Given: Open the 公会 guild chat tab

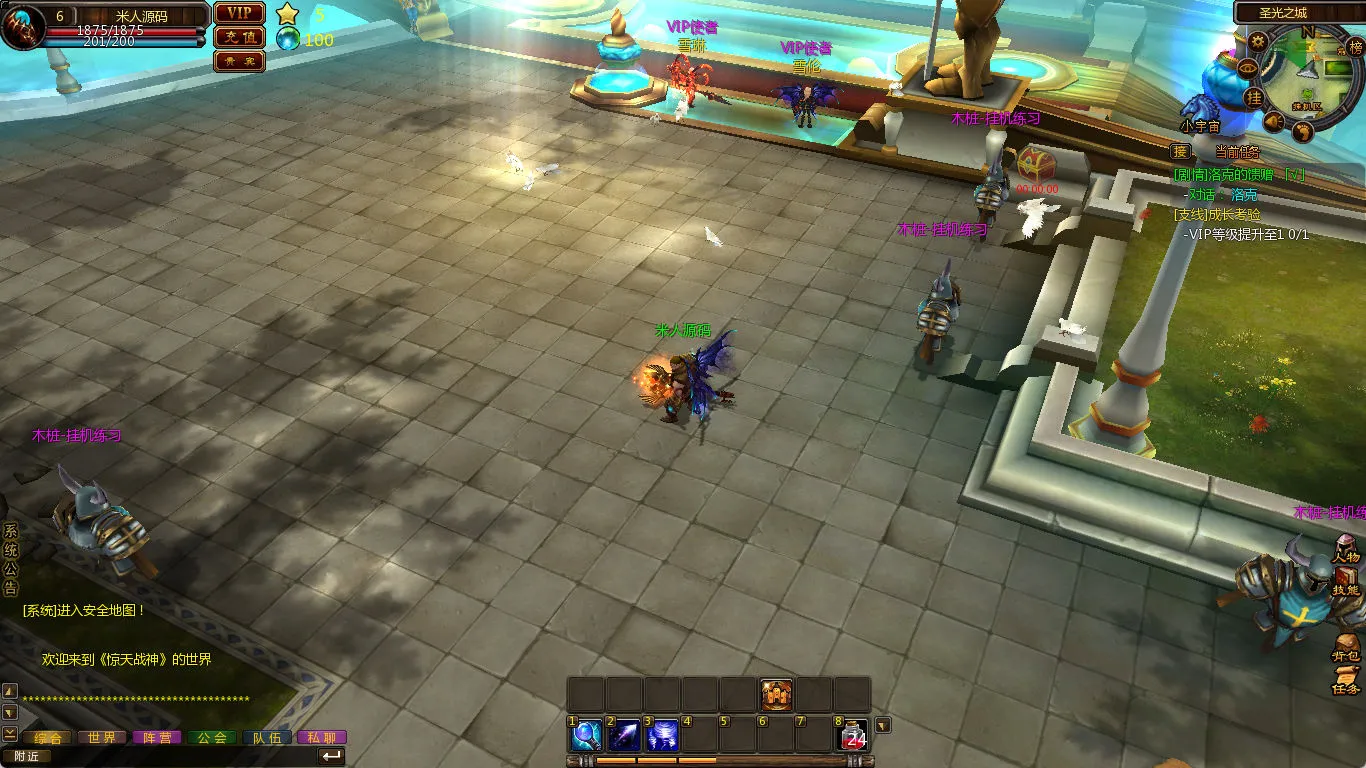Looking at the screenshot, I should click(211, 738).
